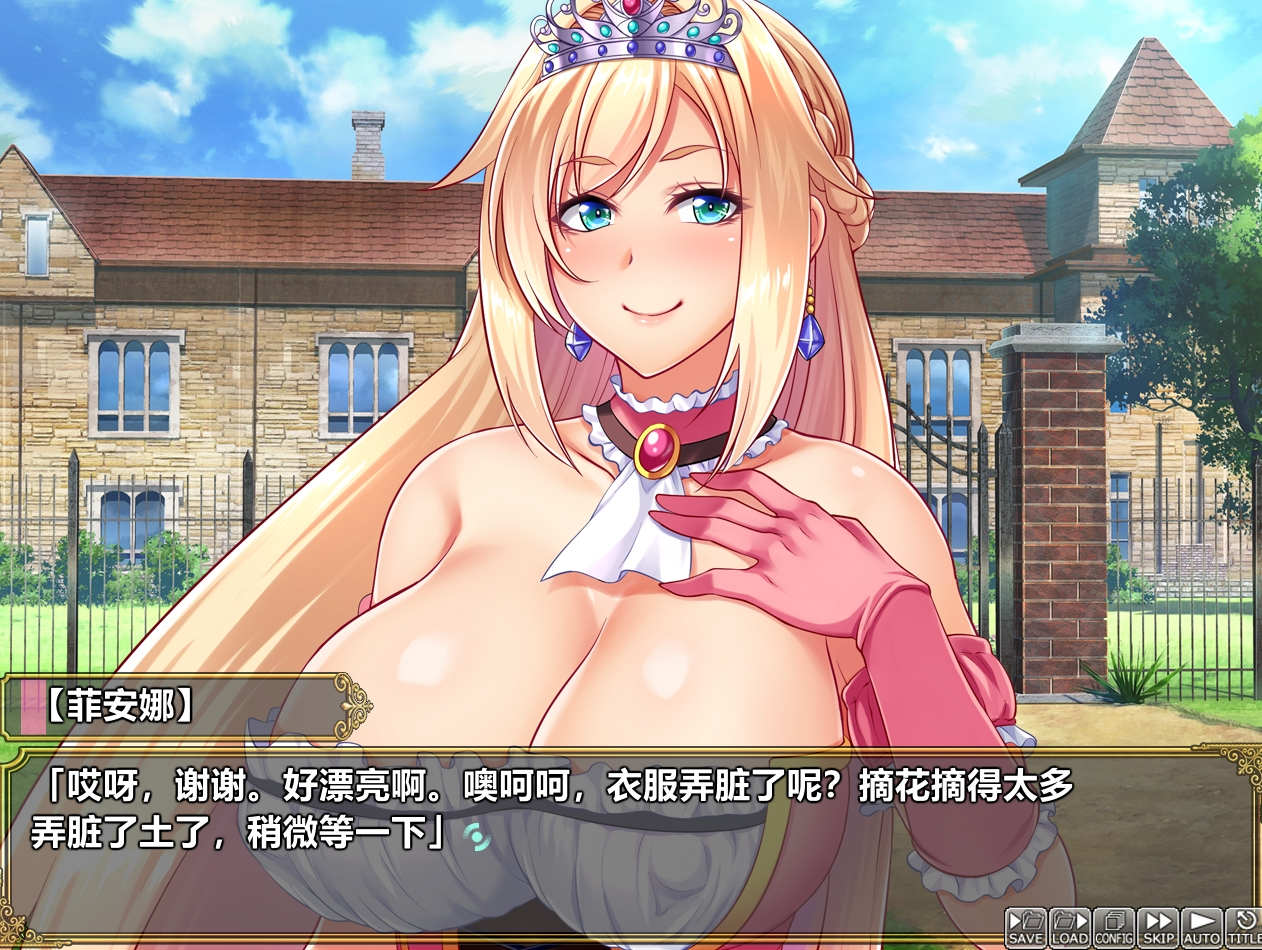1262x950 pixels.
Task: Return to the TITLE screen
Action: tap(1243, 927)
